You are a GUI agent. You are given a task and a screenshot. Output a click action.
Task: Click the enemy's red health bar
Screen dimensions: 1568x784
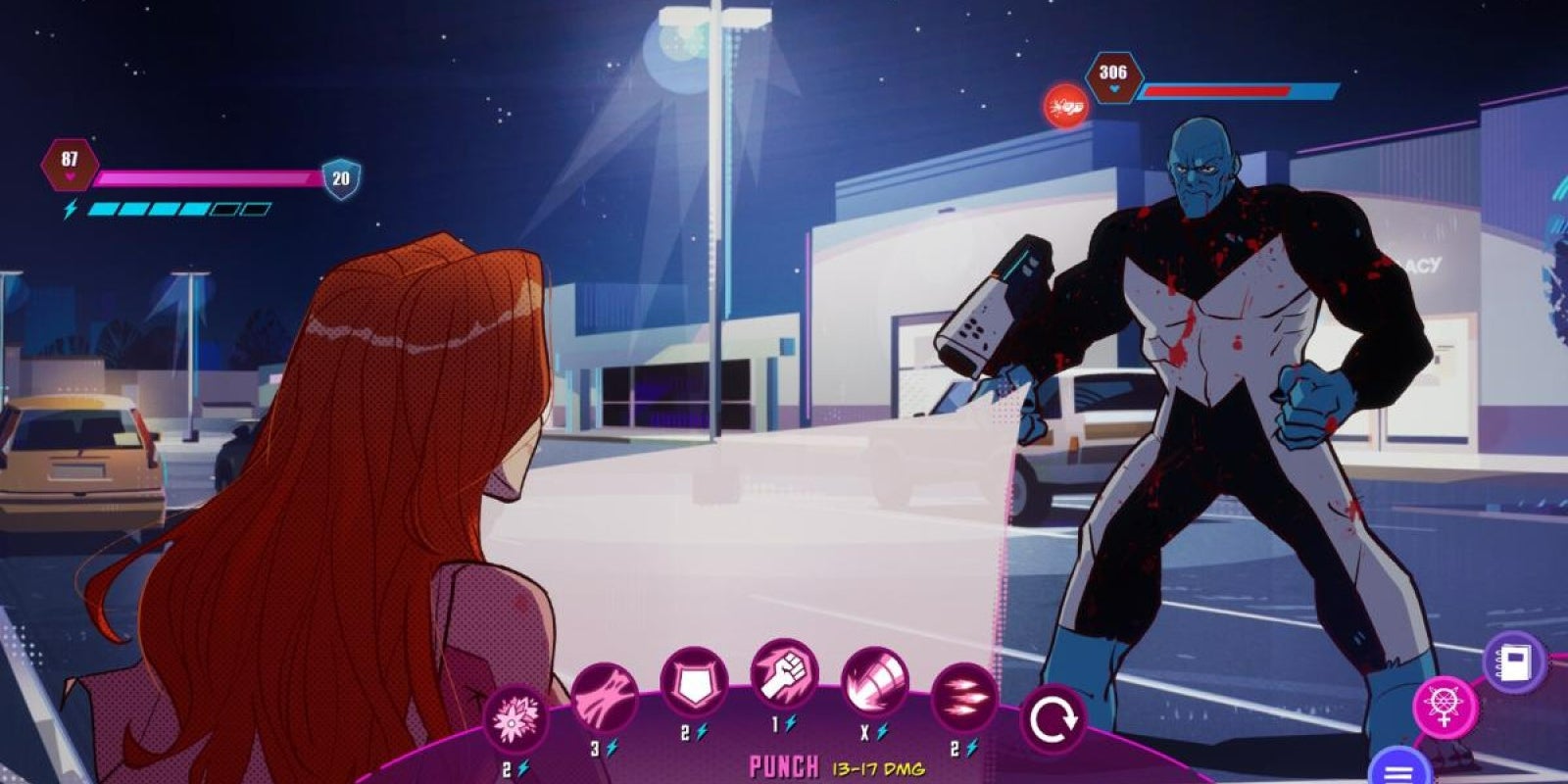1215,93
